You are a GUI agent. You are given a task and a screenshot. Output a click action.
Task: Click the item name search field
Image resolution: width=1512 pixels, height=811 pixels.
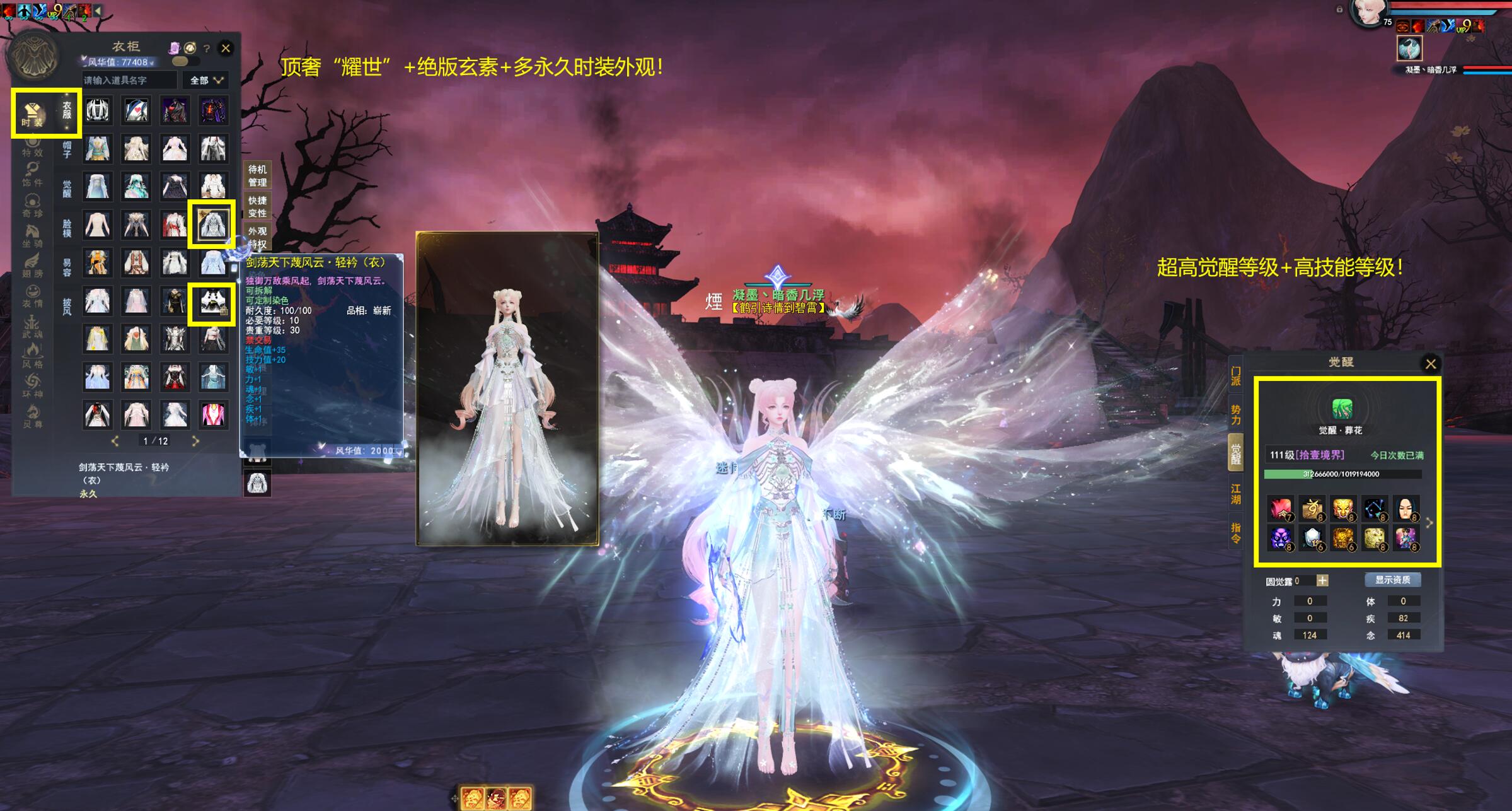pyautogui.click(x=129, y=80)
